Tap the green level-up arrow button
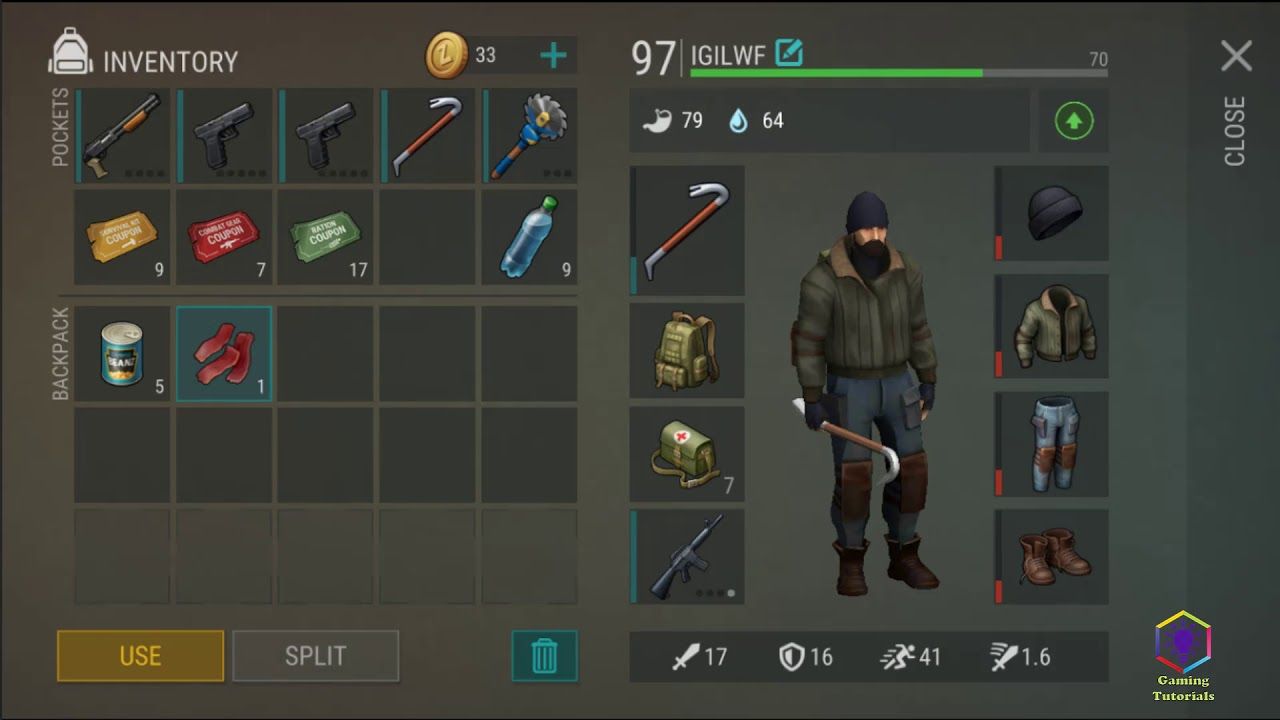 click(x=1074, y=121)
